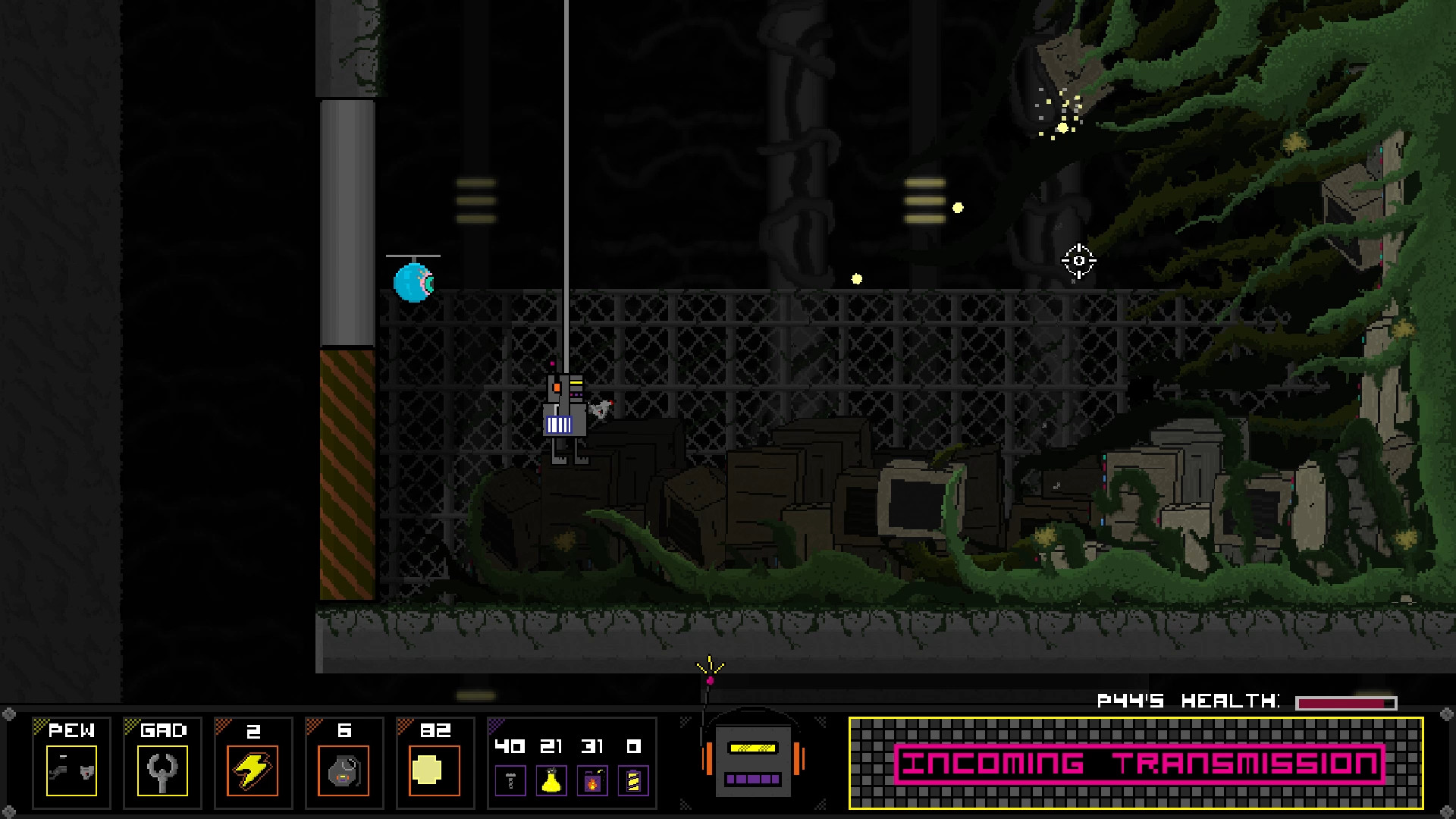Select the PEW weapon slot pistol icon
Screen dimensions: 1456x819
click(x=72, y=771)
